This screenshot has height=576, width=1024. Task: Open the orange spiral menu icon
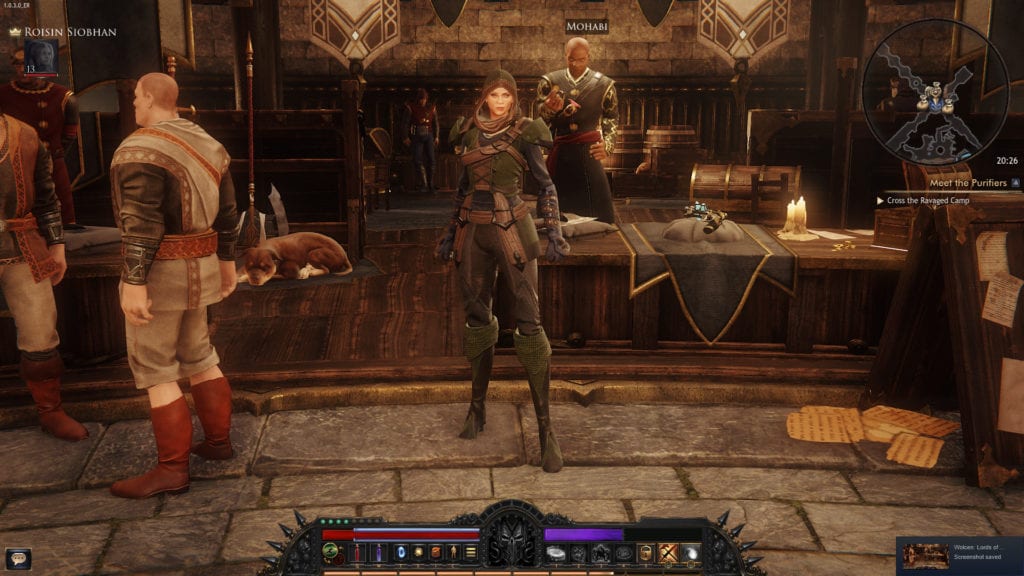pos(435,553)
